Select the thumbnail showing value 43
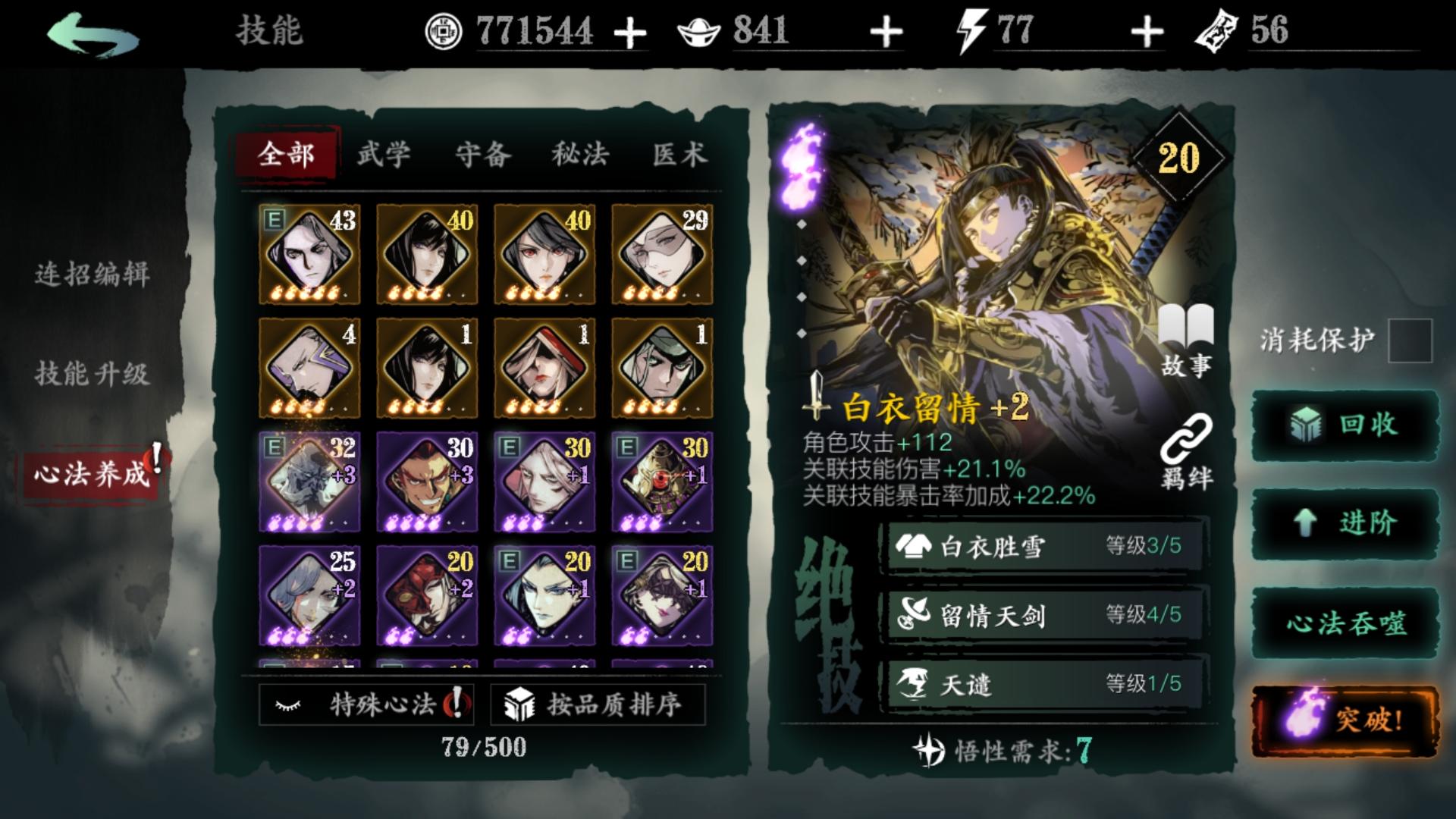 pyautogui.click(x=308, y=255)
